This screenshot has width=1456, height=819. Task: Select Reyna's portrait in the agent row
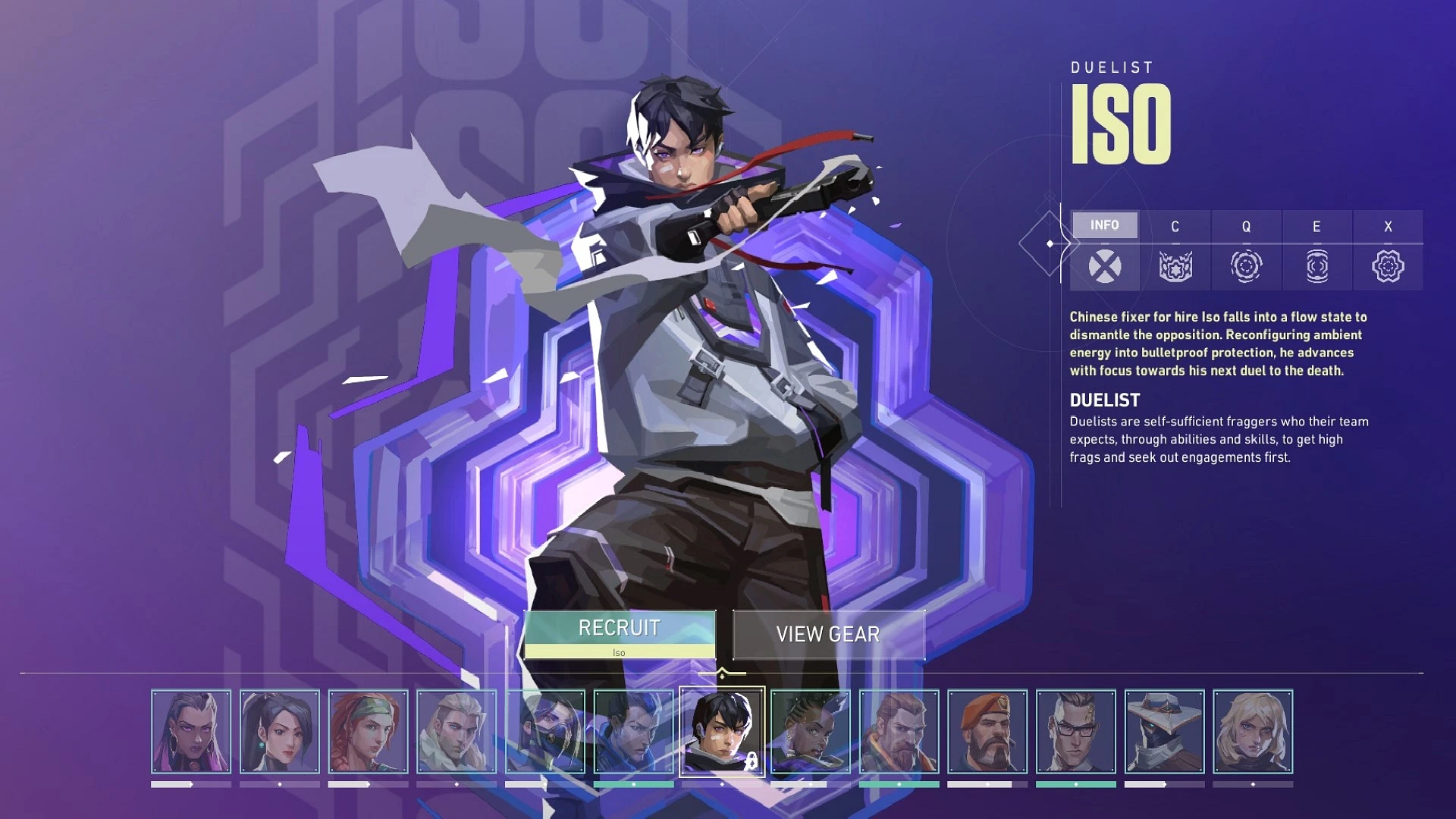click(x=191, y=731)
